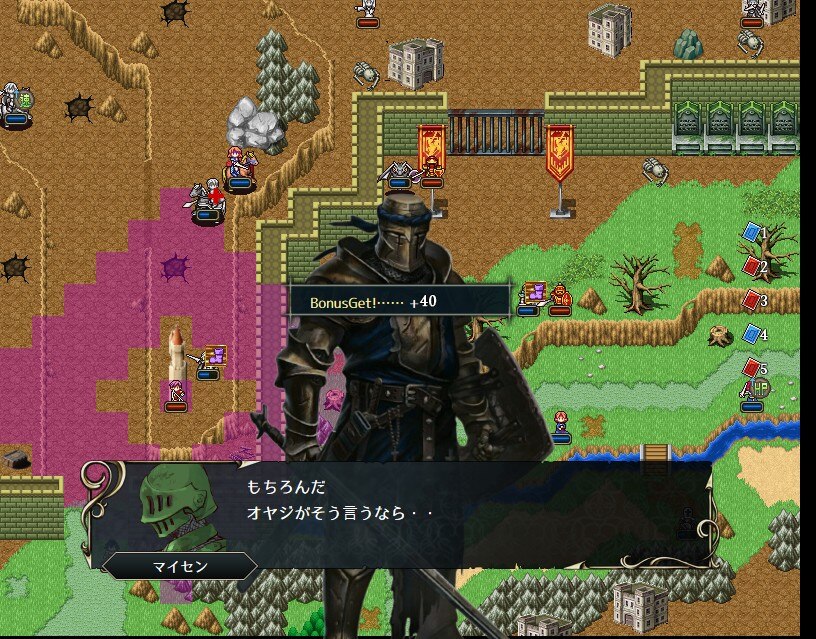Advance the マイセン dialogue message box

point(400,514)
